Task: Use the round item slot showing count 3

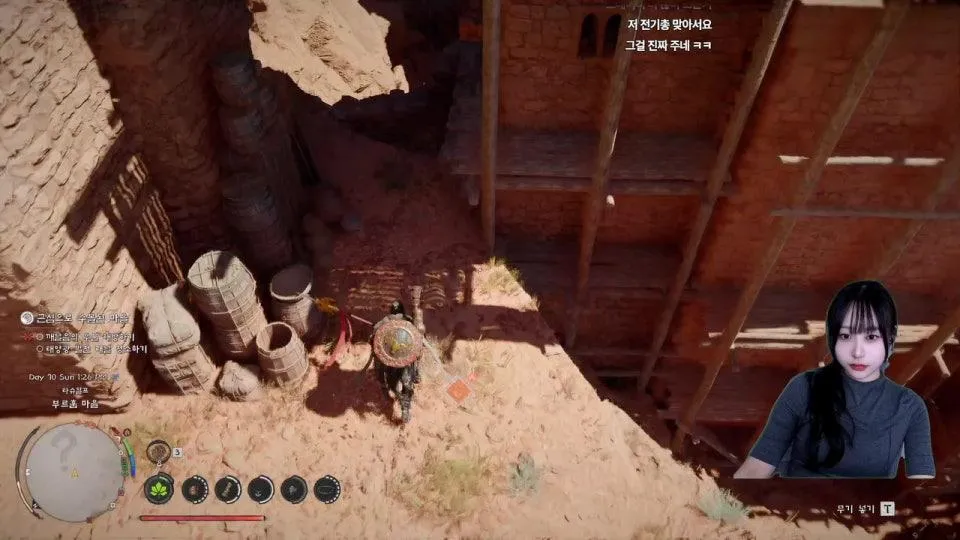Action: click(158, 452)
